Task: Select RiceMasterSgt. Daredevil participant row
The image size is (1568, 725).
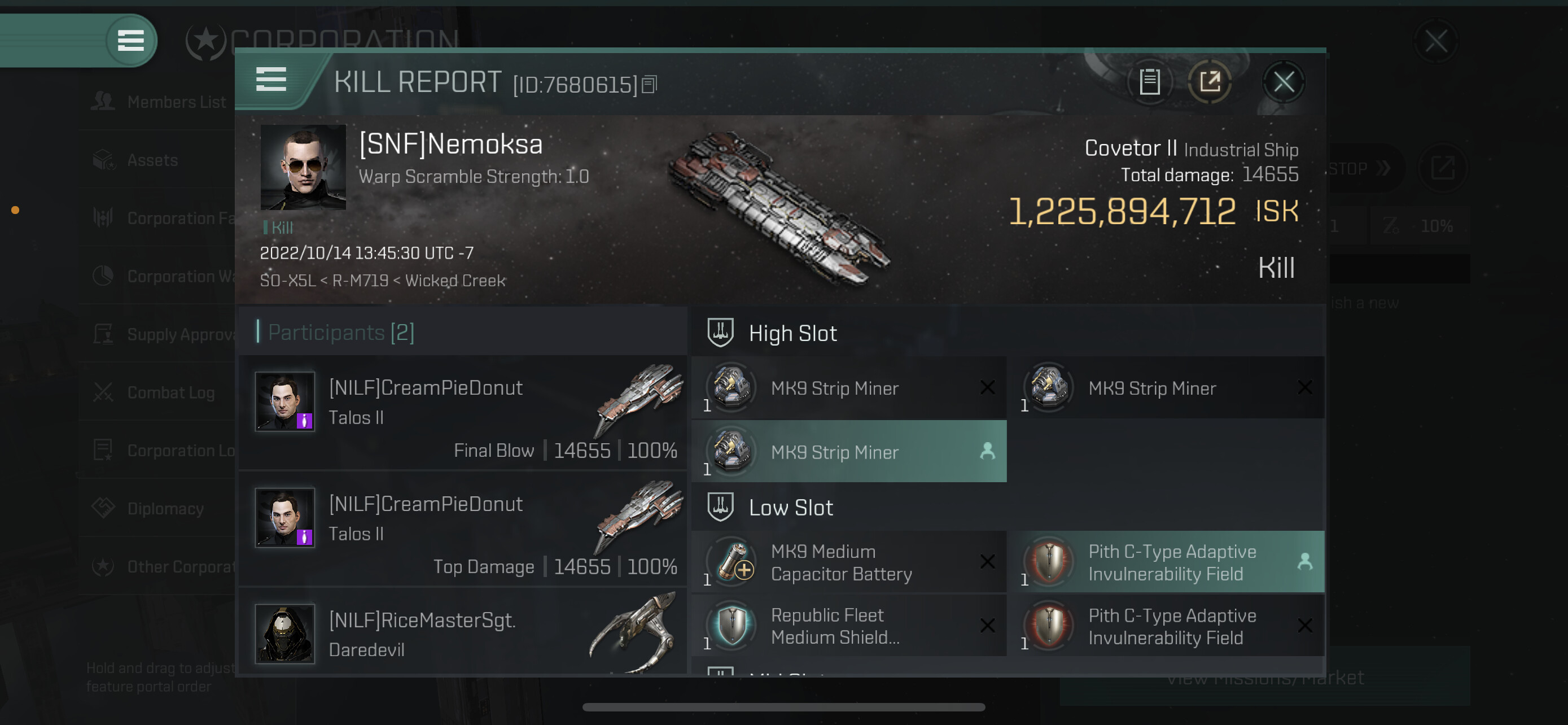Action: 463,634
